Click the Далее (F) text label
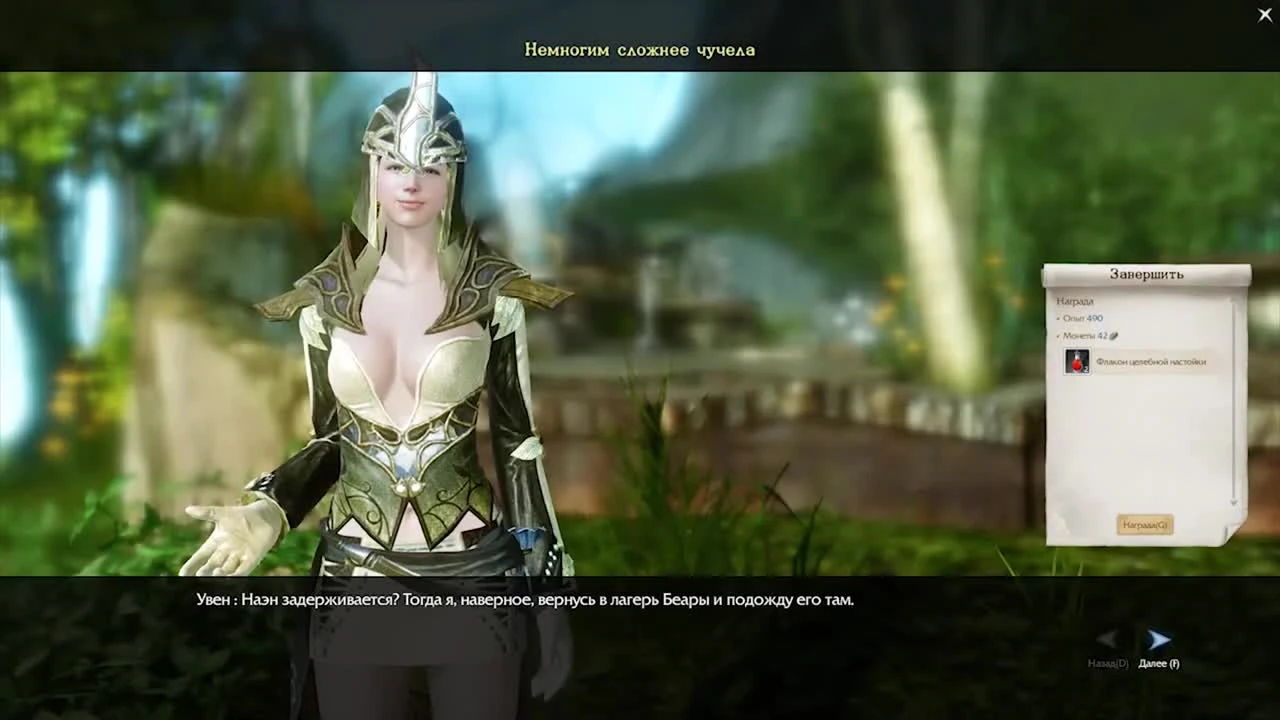Image resolution: width=1280 pixels, height=720 pixels. 1160,663
